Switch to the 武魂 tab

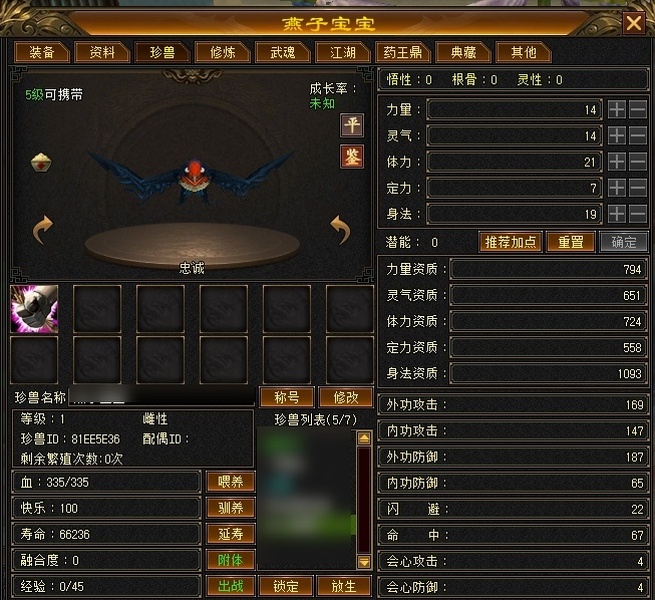(277, 52)
